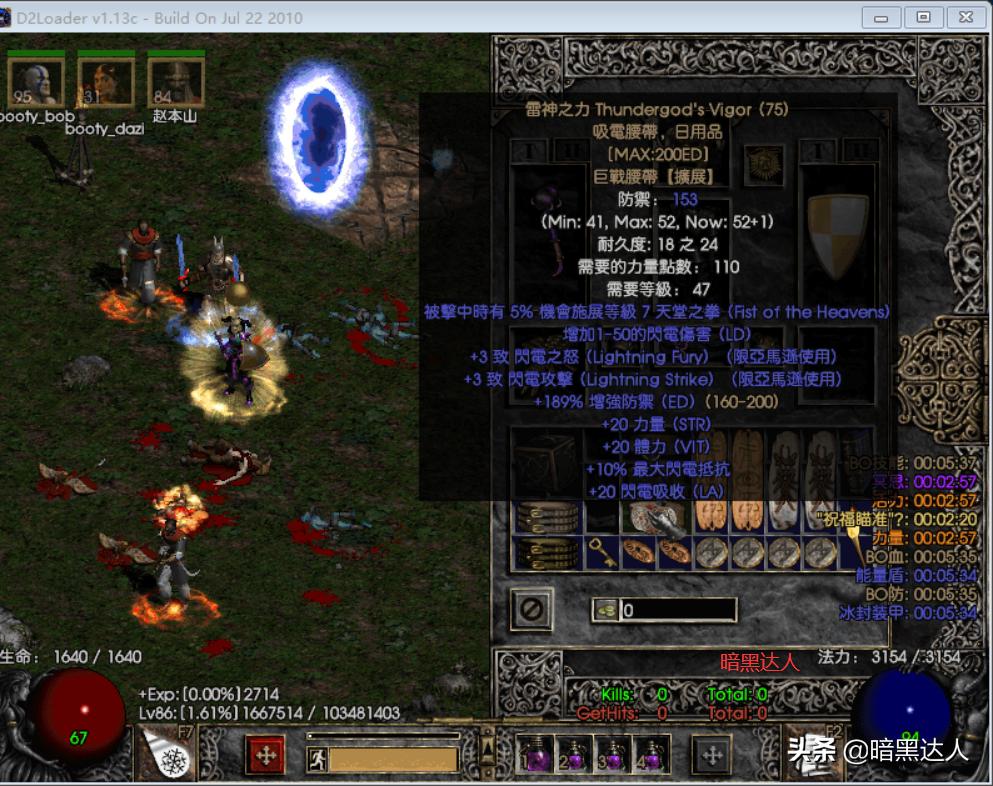Image resolution: width=993 pixels, height=786 pixels.
Task: Select booty_bob's party portrait
Action: coord(36,81)
